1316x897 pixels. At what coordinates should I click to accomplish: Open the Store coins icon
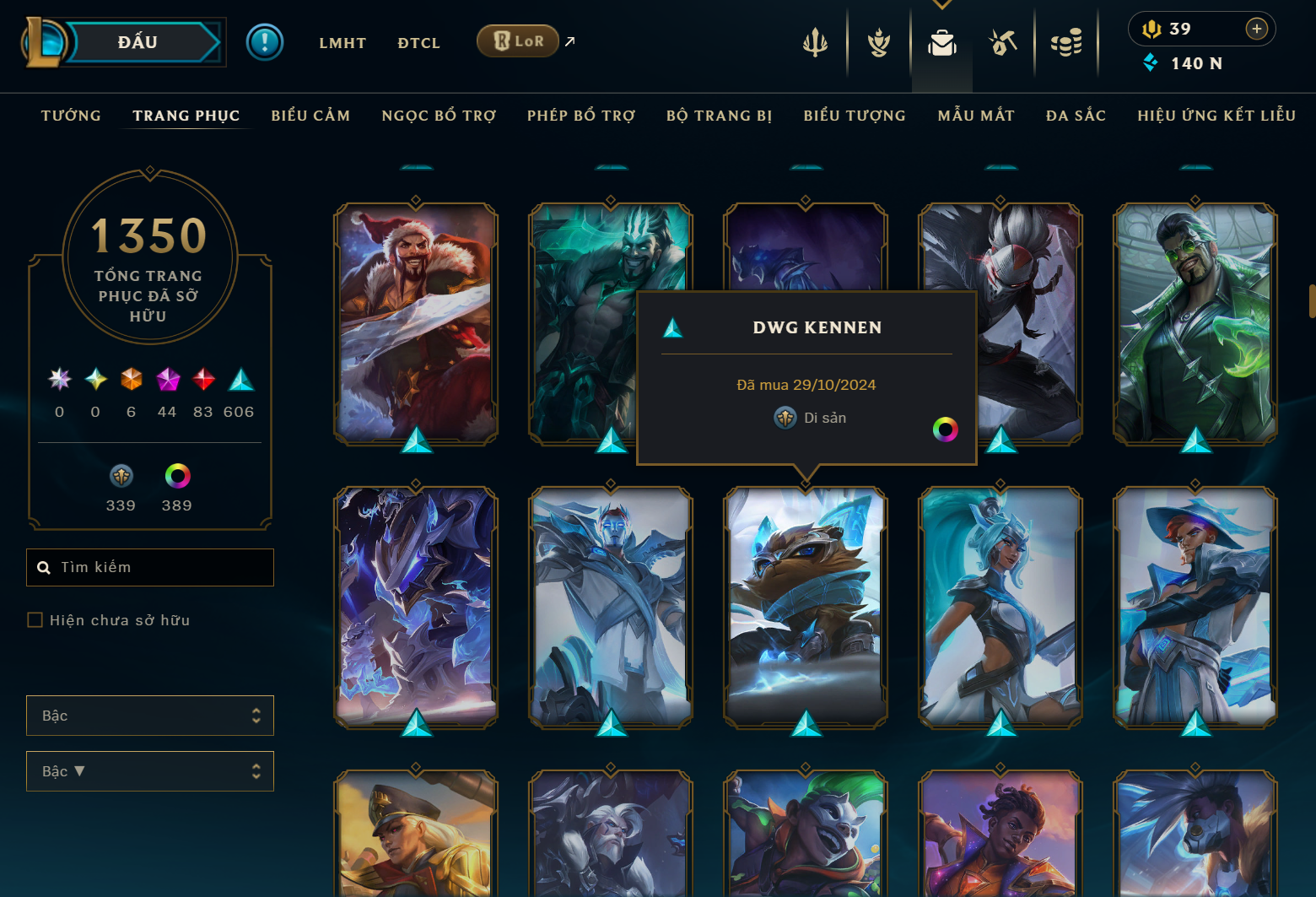[x=1065, y=42]
